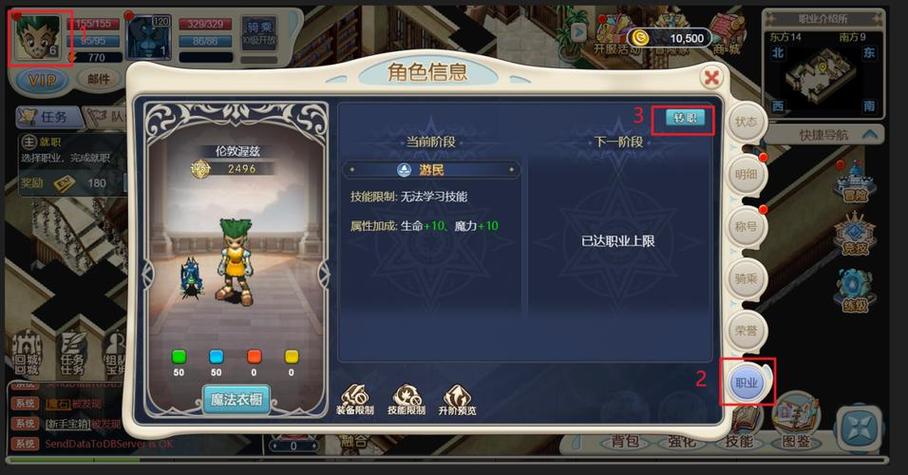Open the VIP menu
908x475 pixels.
pyautogui.click(x=40, y=79)
